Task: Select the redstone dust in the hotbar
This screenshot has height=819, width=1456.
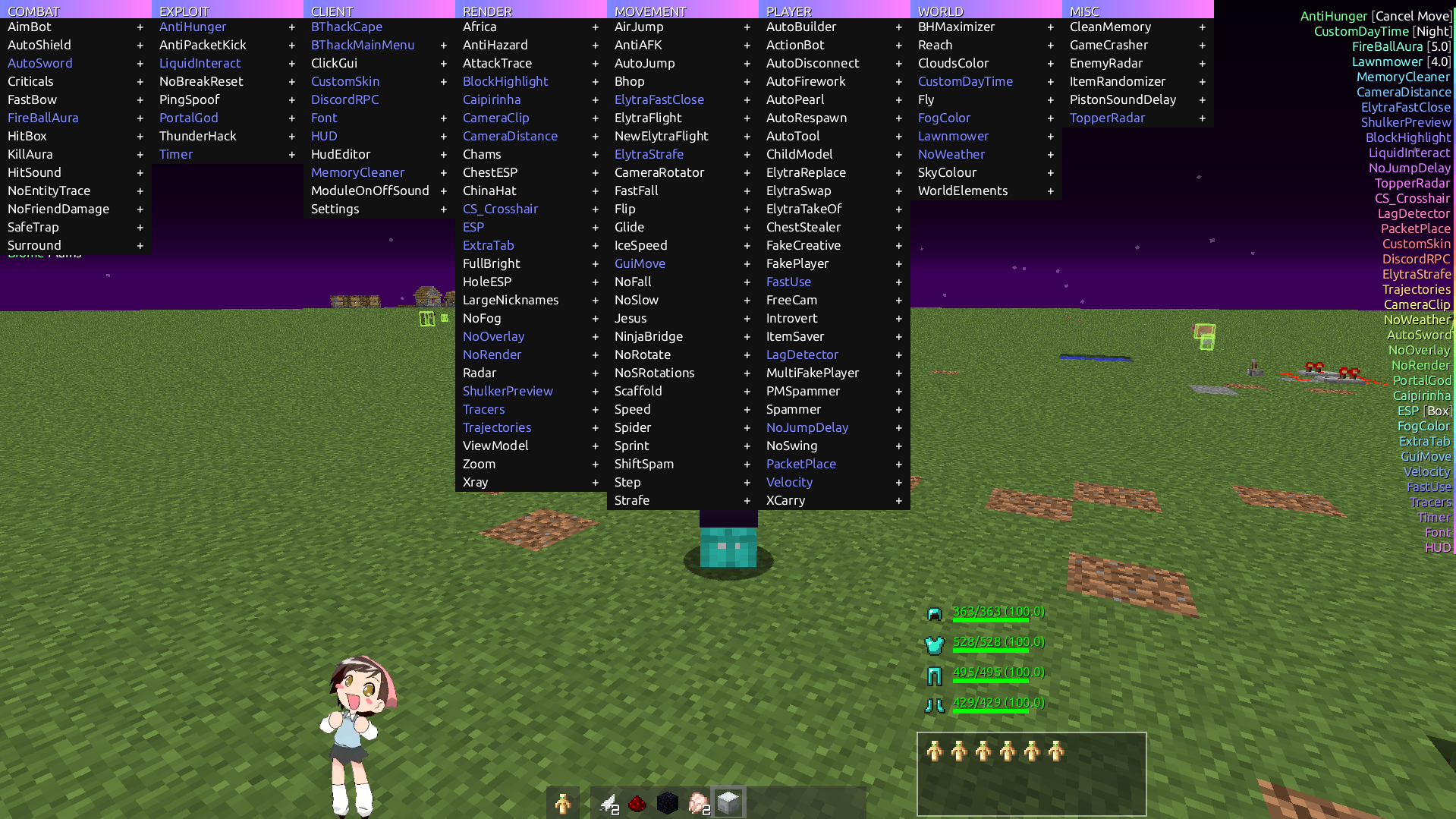Action: [637, 802]
